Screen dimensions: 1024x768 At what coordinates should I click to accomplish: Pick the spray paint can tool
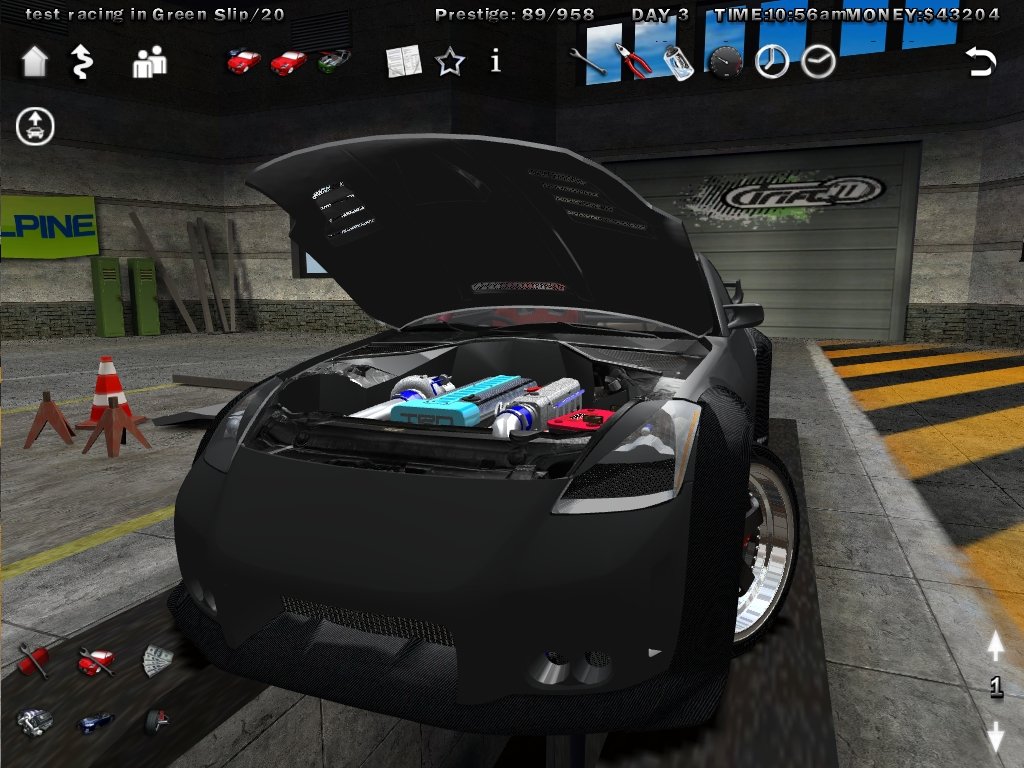coord(679,62)
